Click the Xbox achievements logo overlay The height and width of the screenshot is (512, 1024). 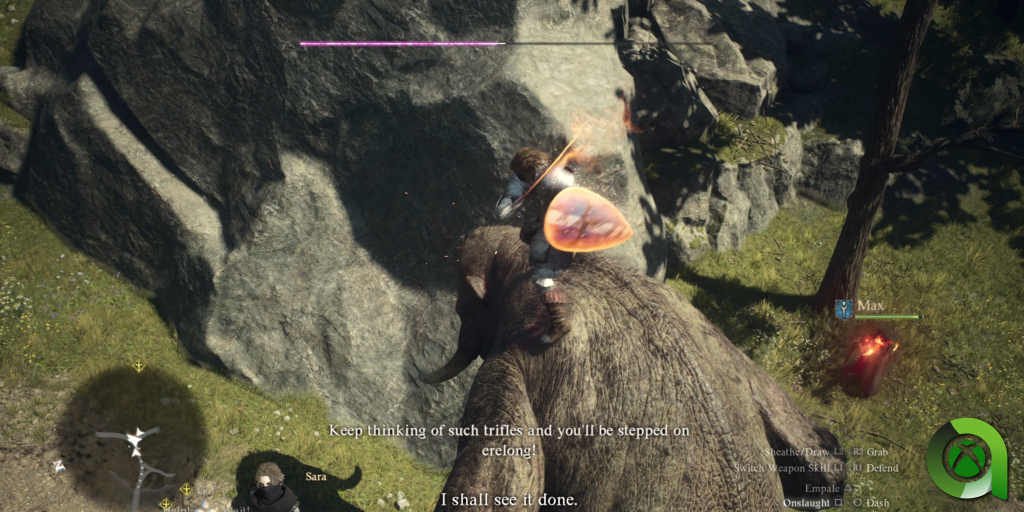[966, 459]
